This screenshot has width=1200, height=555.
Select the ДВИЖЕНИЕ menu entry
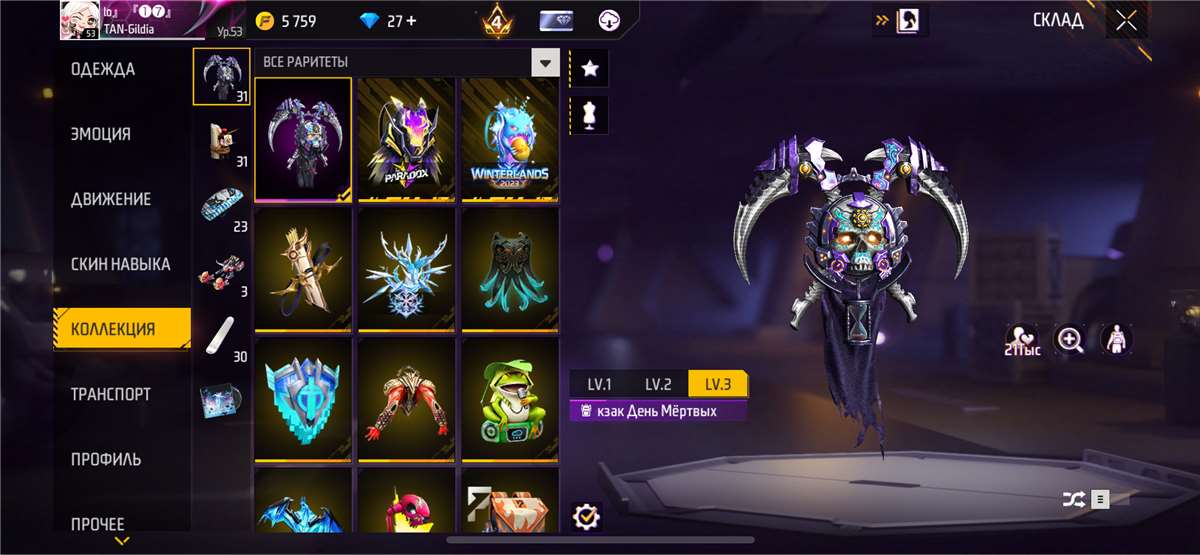111,199
